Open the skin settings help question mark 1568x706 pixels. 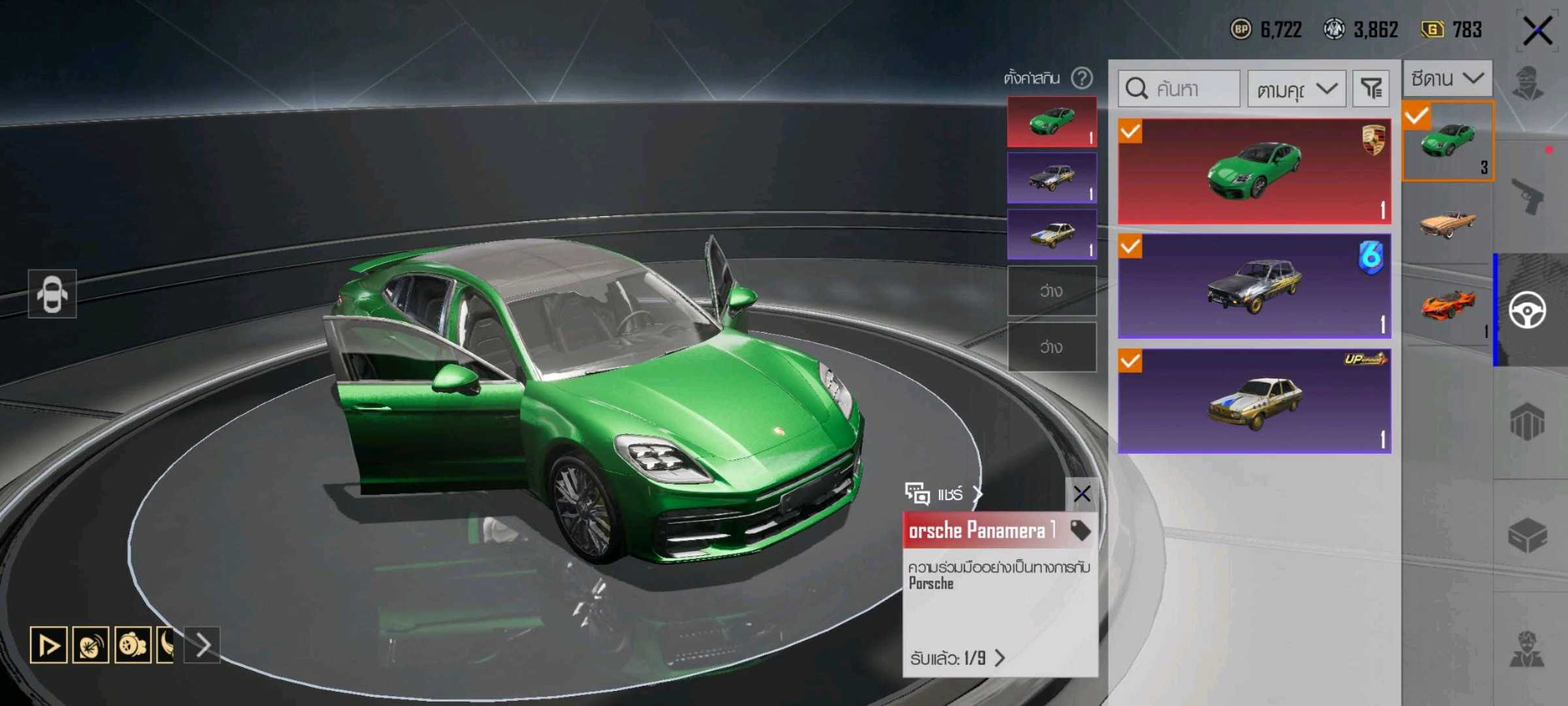(x=1082, y=78)
